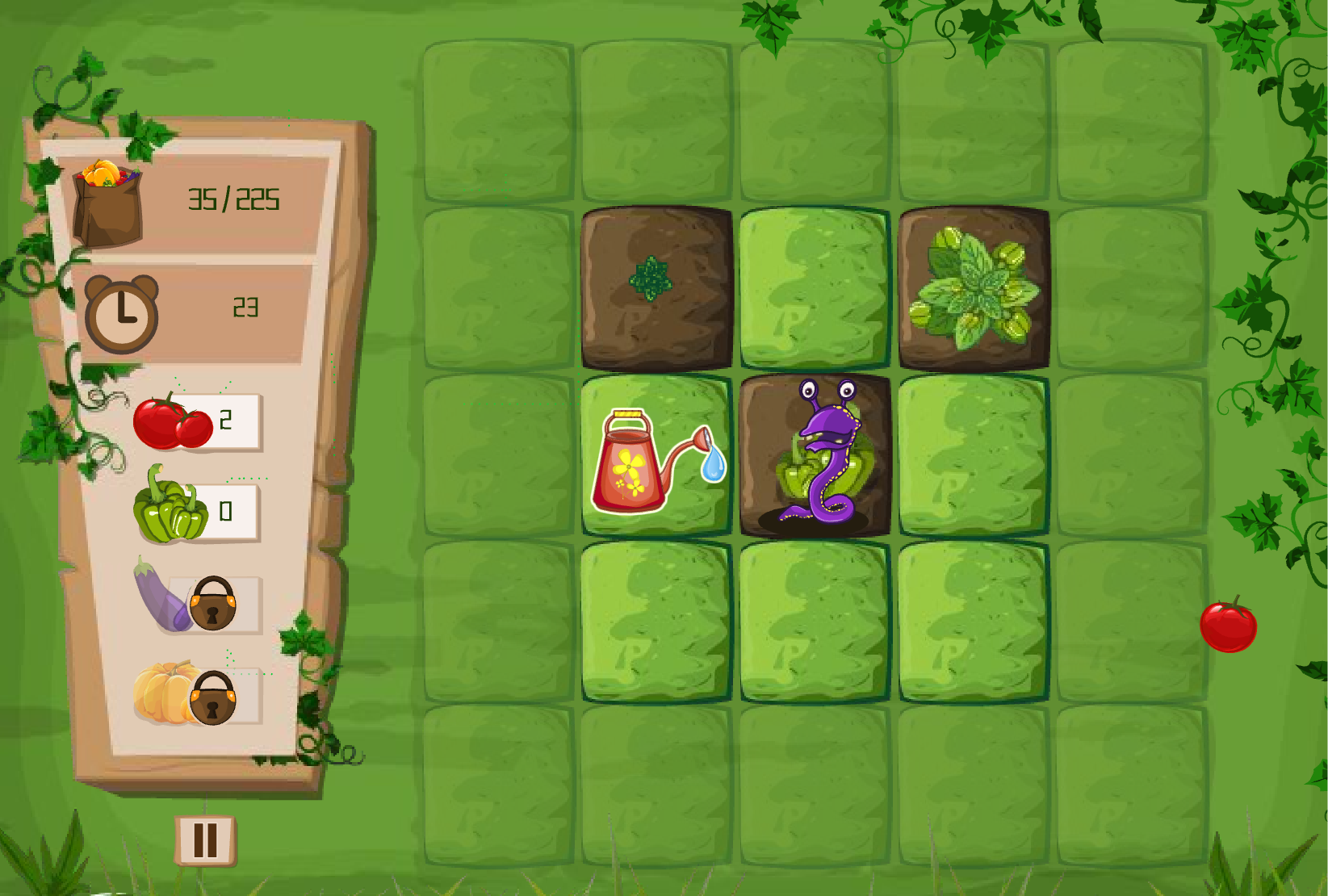Click the locked eggplant slot
The width and height of the screenshot is (1328, 896).
click(197, 601)
